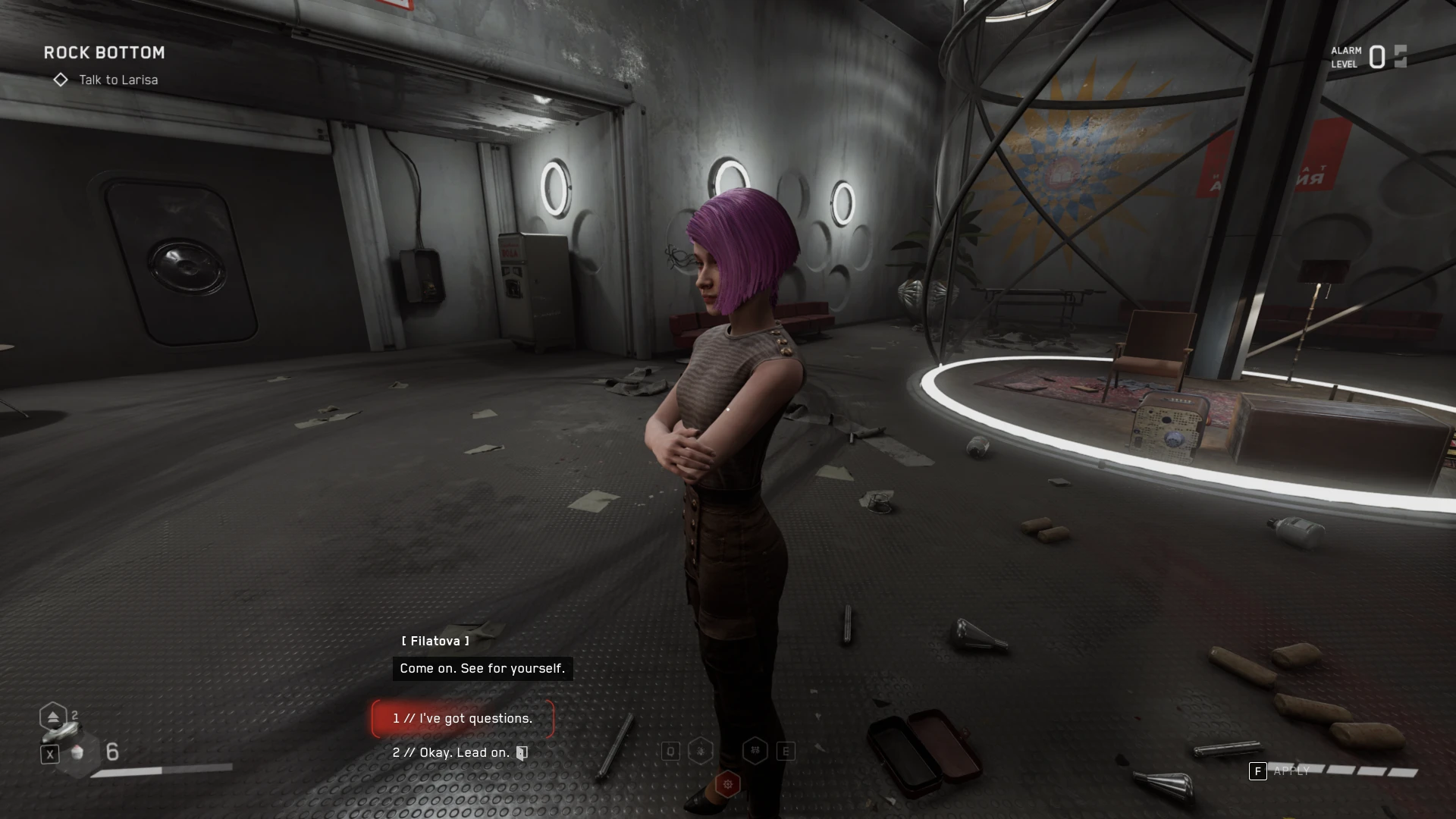Click the "Talk to Larisa" objective tracker

click(118, 80)
